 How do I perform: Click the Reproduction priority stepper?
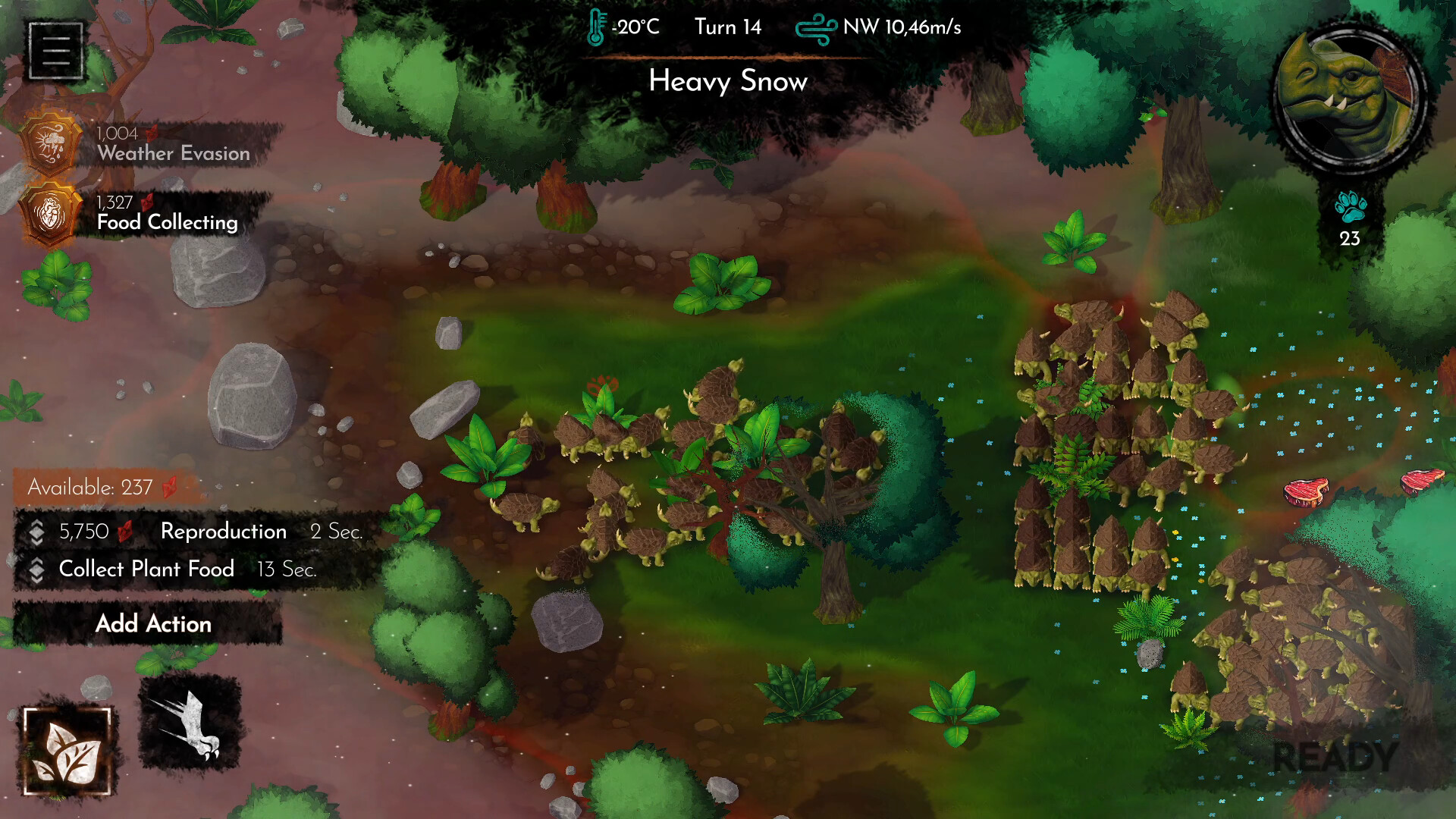(x=36, y=532)
